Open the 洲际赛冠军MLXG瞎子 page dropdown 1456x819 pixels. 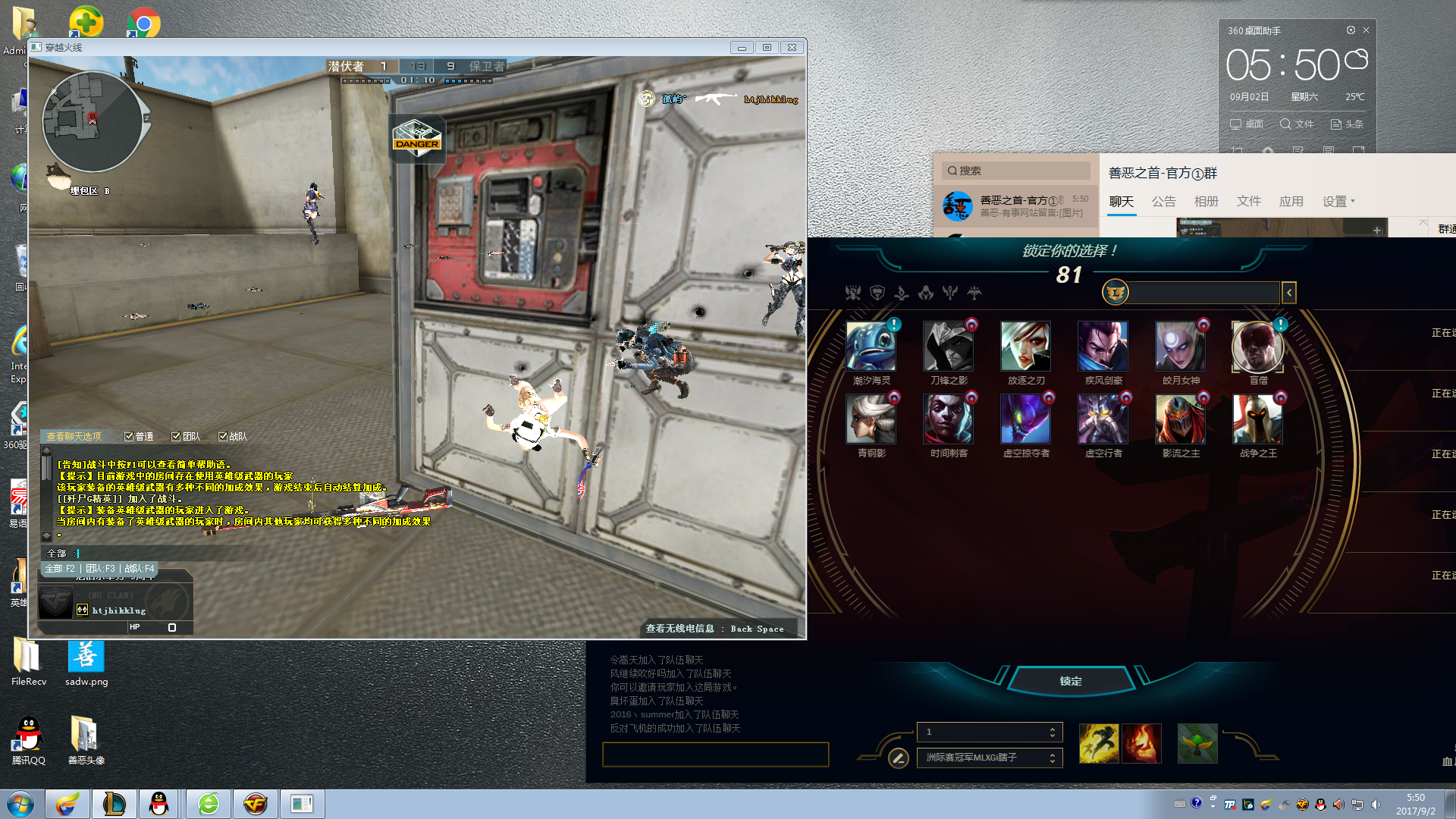coord(990,758)
